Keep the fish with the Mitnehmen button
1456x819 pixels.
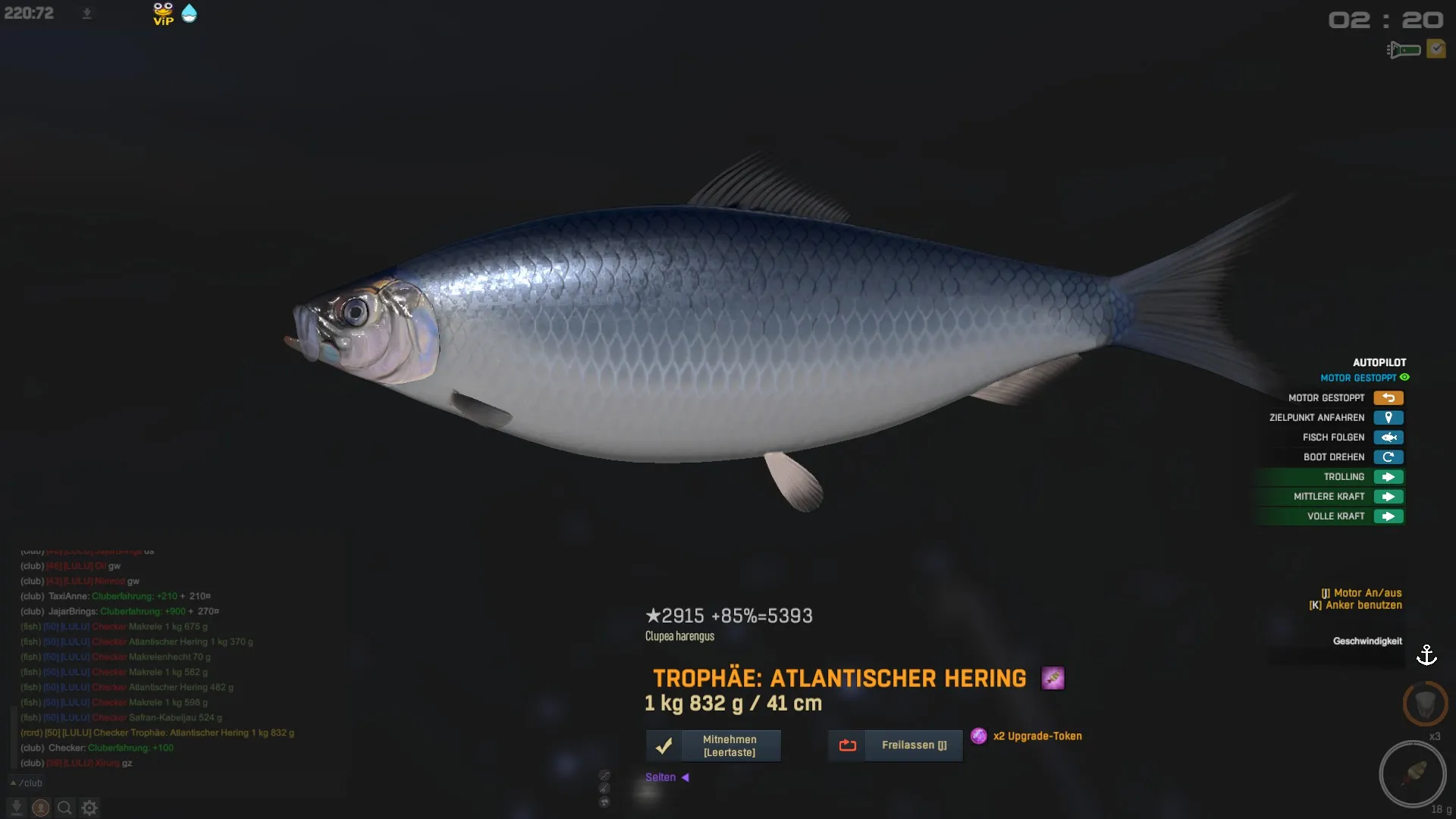(713, 745)
